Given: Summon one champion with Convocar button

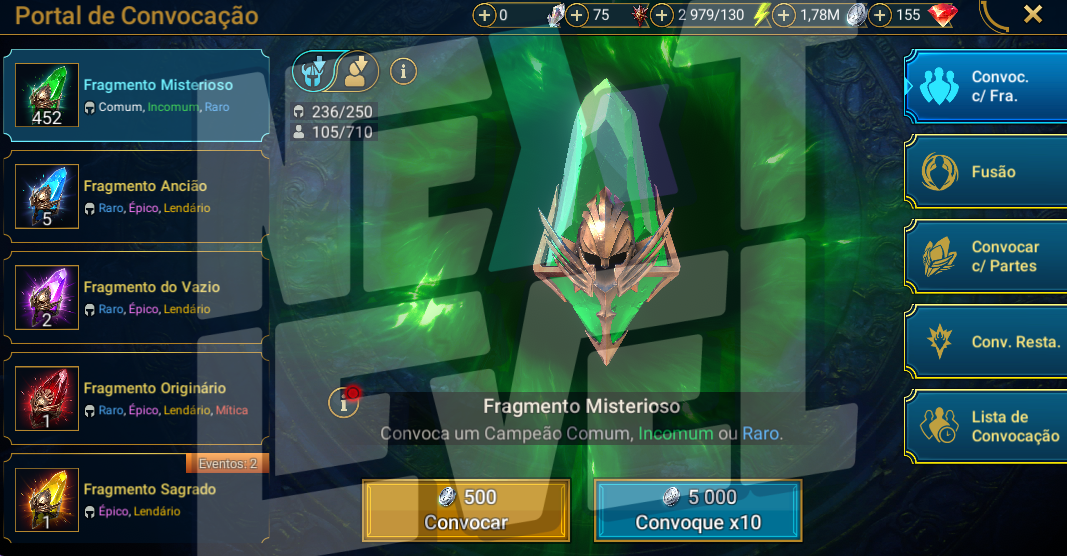Looking at the screenshot, I should (x=466, y=510).
